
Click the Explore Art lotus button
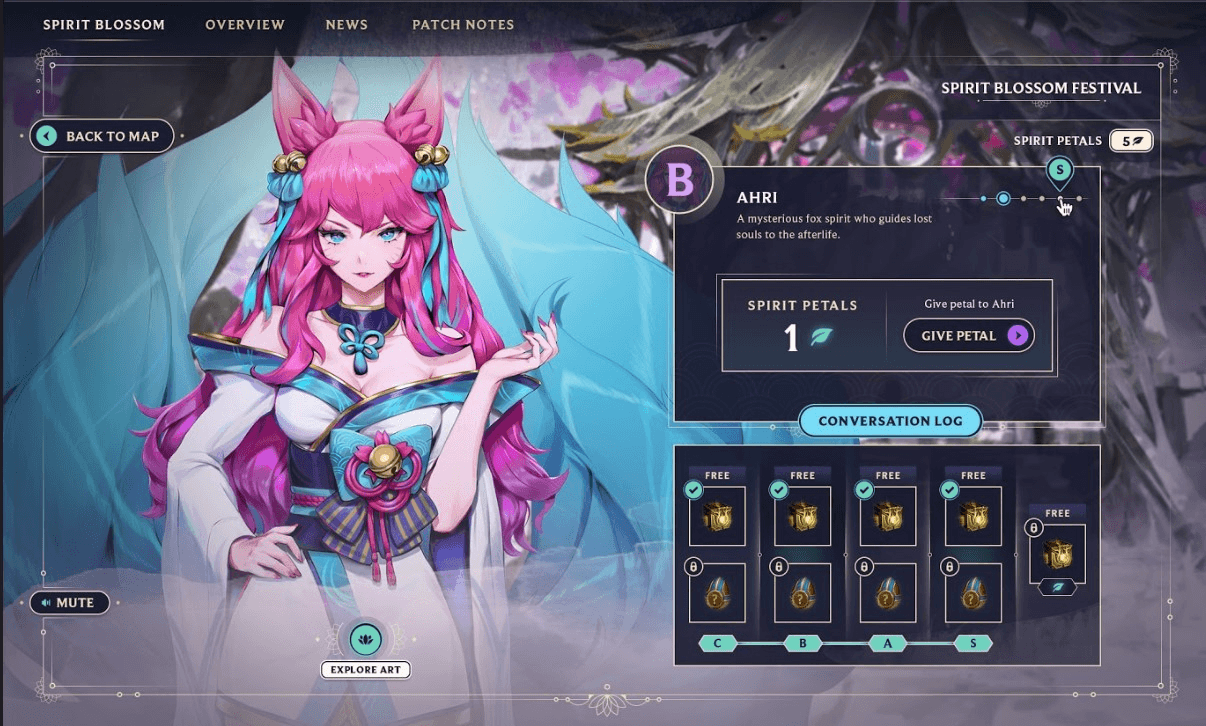pyautogui.click(x=365, y=639)
